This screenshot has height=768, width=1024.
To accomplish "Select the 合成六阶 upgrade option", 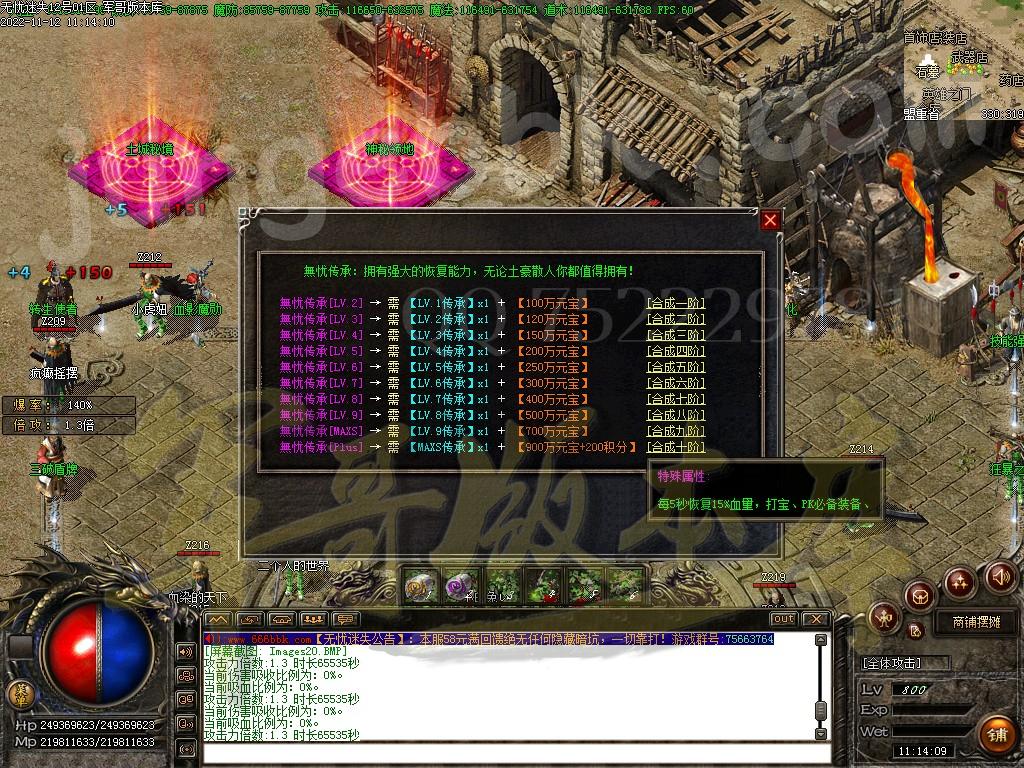I will (x=675, y=383).
